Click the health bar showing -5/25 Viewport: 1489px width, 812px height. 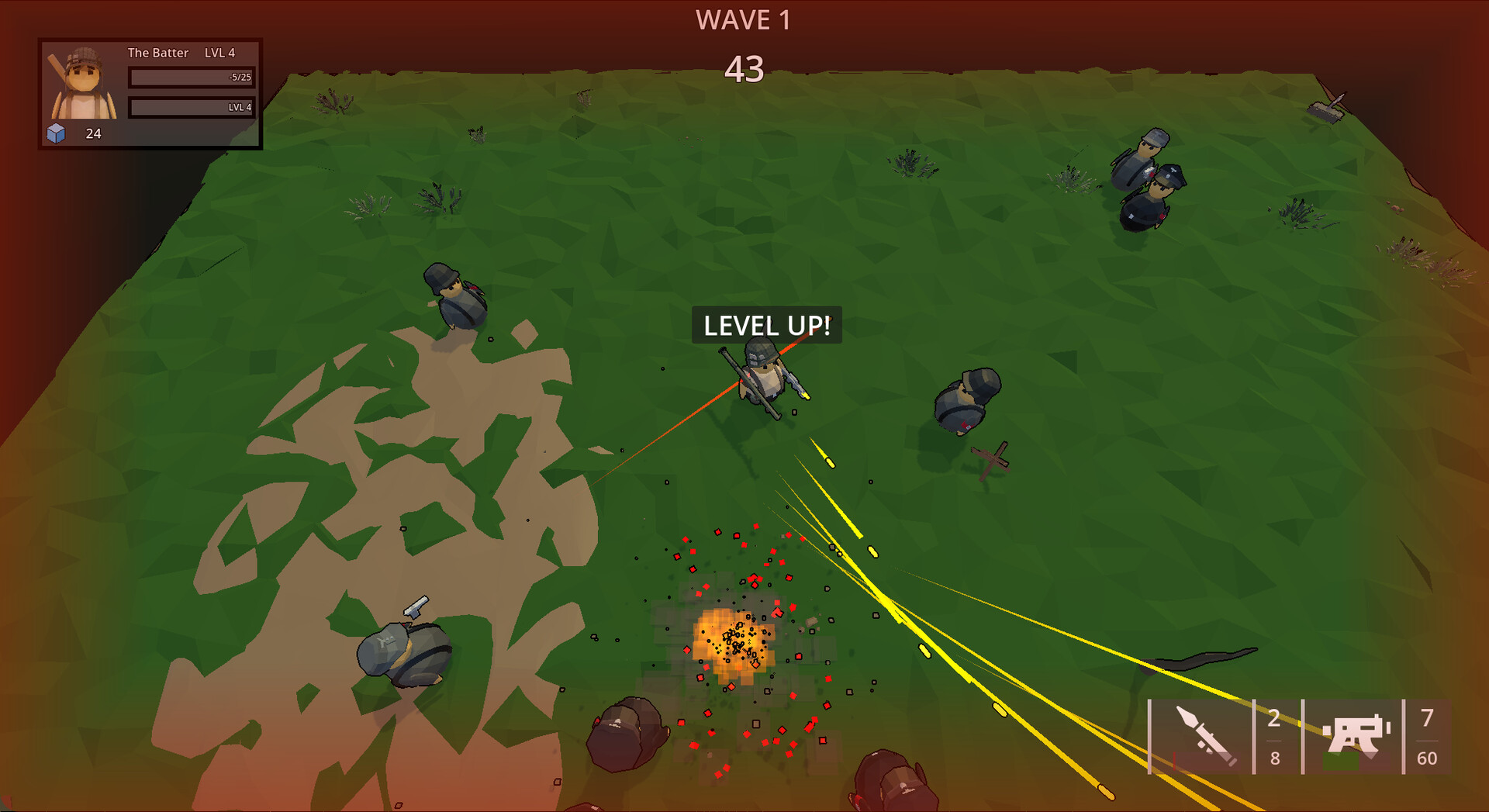click(x=192, y=77)
